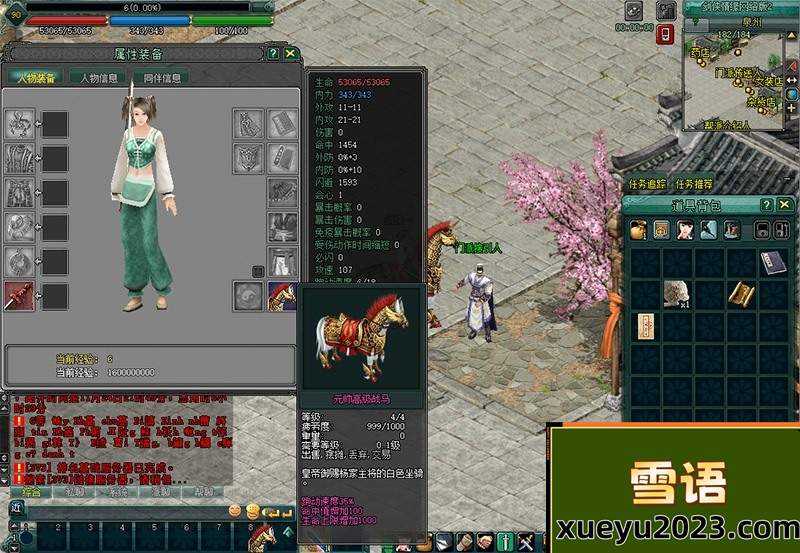Select the equipped war horse mount slot
Image resolution: width=800 pixels, height=553 pixels.
pos(282,295)
